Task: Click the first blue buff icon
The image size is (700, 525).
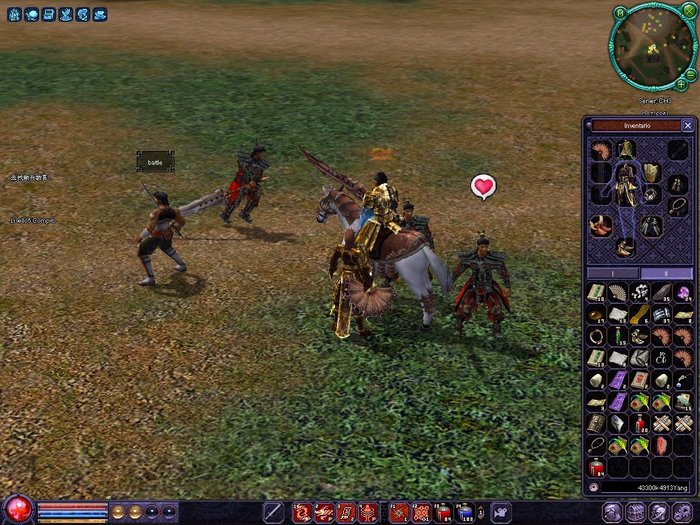Action: pos(14,15)
